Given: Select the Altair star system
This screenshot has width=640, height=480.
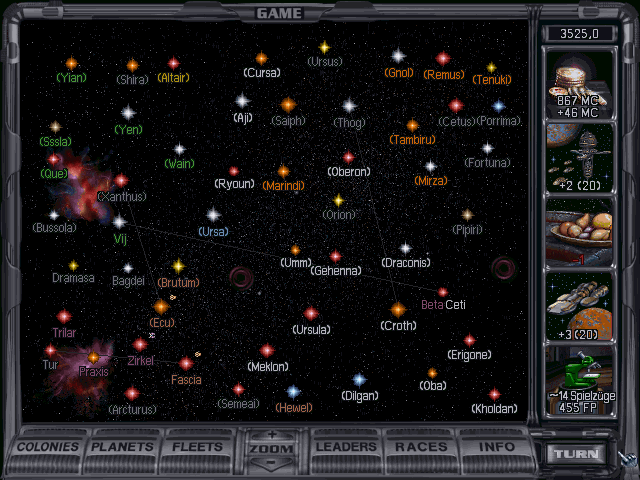Looking at the screenshot, I should coord(173,64).
